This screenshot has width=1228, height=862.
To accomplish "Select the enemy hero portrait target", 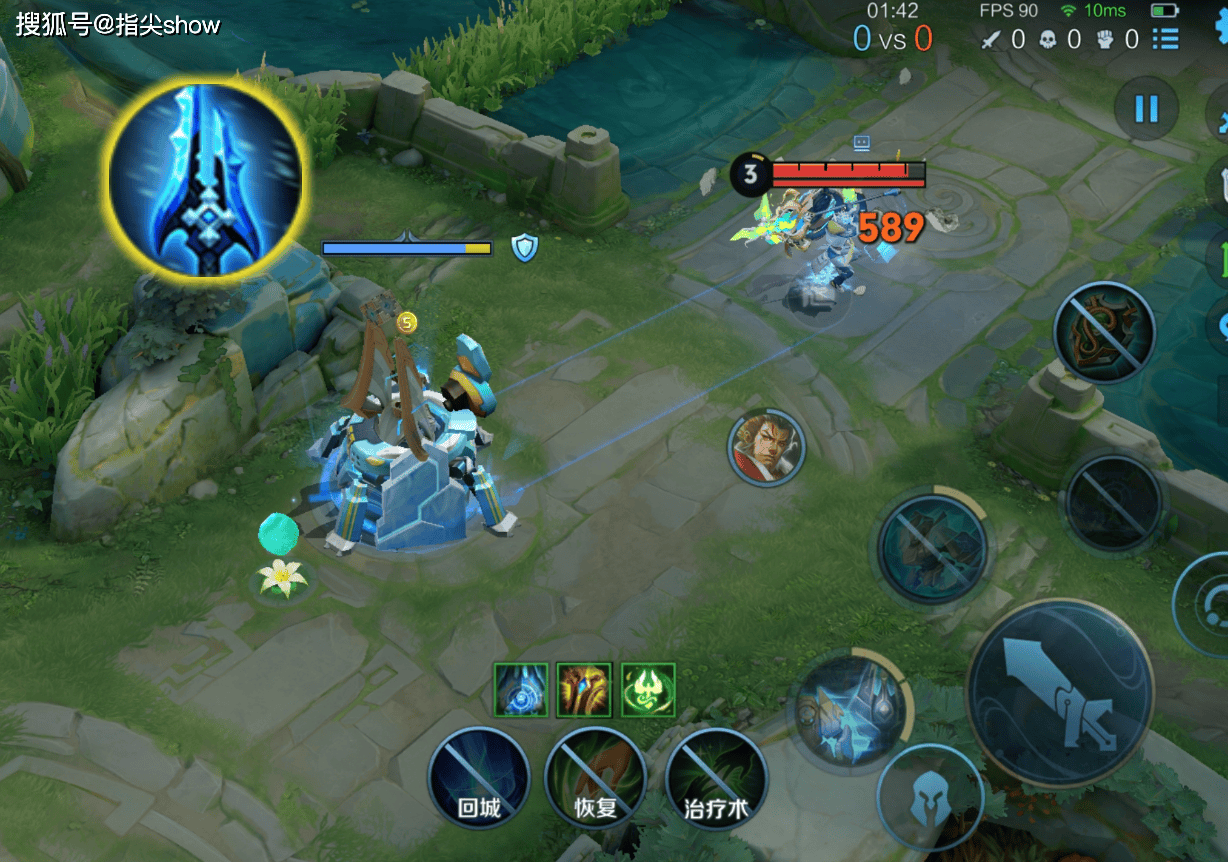I will 767,447.
